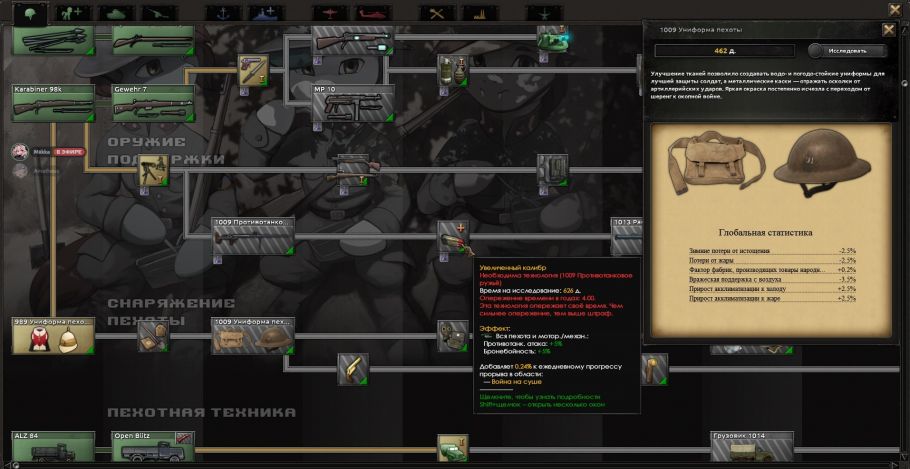Select the 989 Униформа пехоты technology
The height and width of the screenshot is (469, 910).
pyautogui.click(x=52, y=336)
